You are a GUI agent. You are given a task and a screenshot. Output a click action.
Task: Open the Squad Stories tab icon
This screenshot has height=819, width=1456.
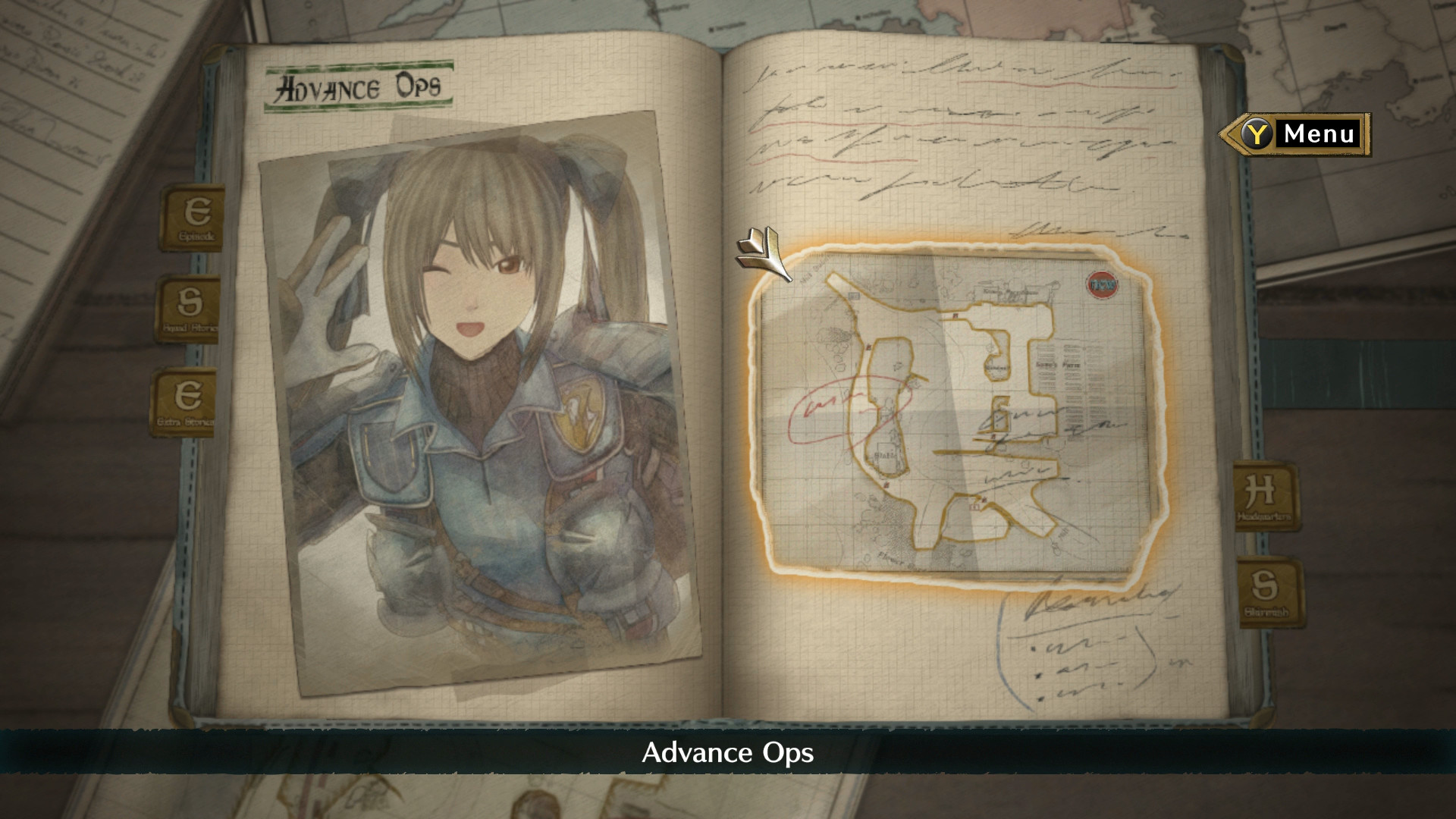coord(196,307)
